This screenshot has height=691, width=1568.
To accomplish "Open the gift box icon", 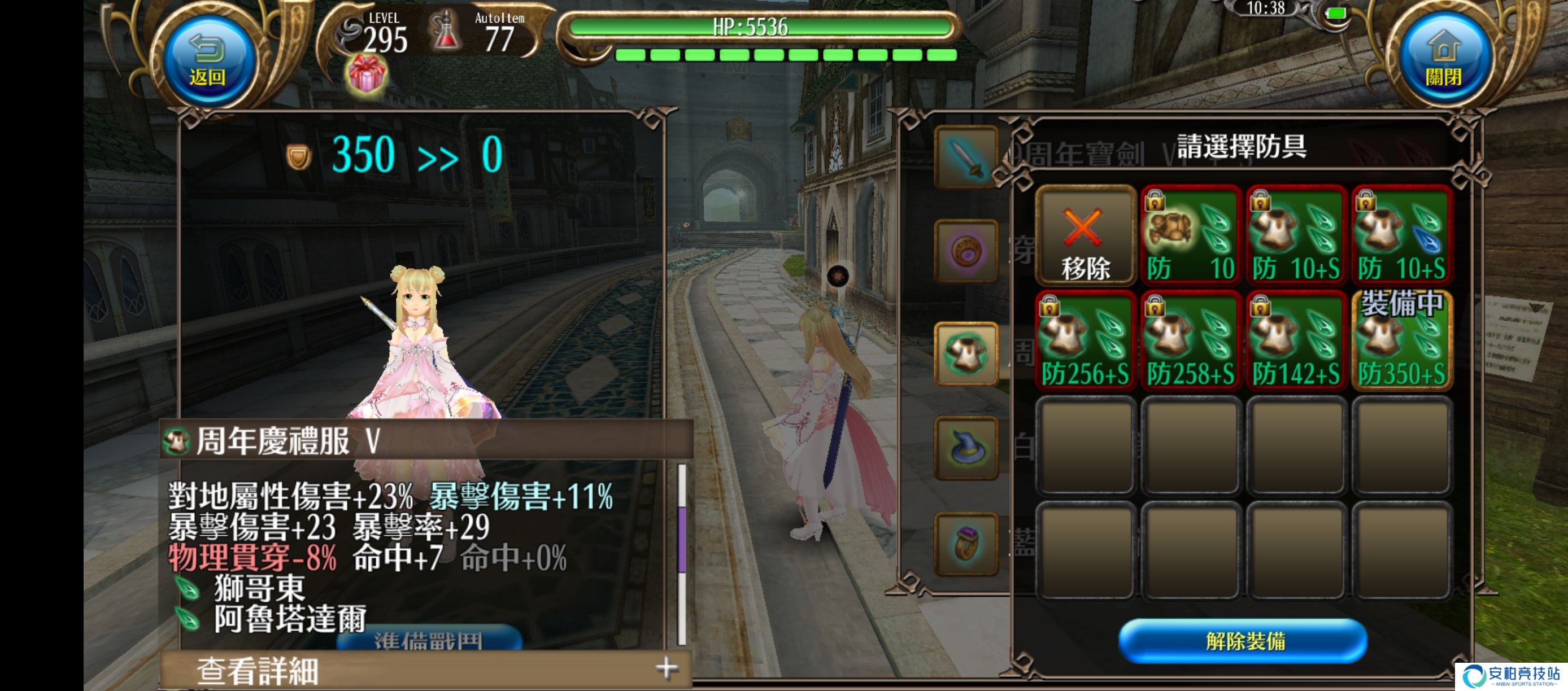I will [366, 73].
